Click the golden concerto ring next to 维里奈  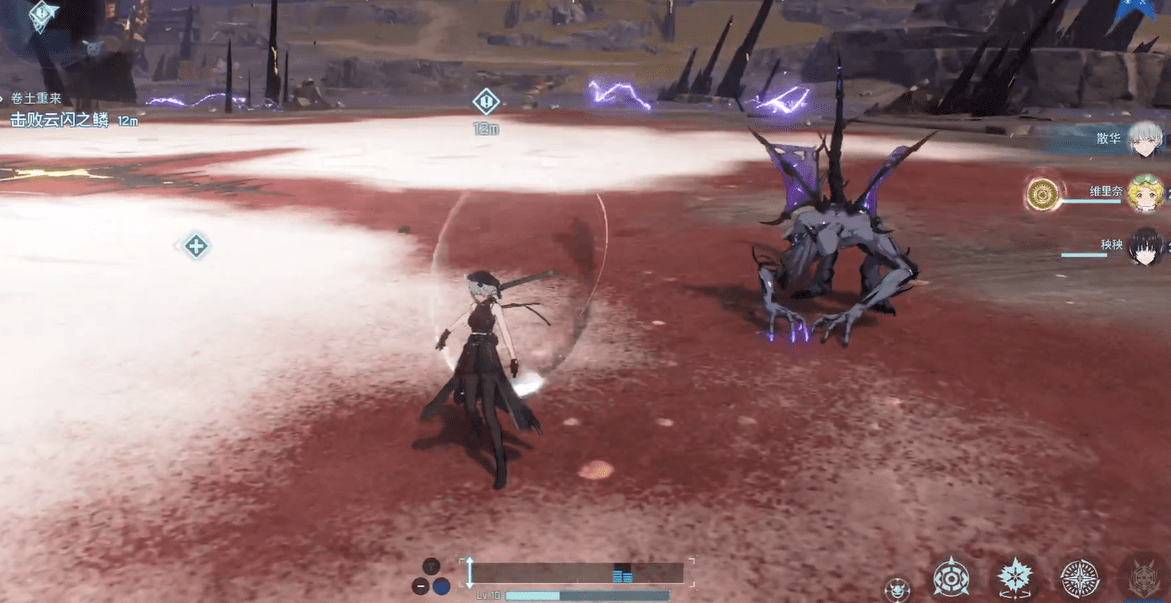[x=1043, y=194]
